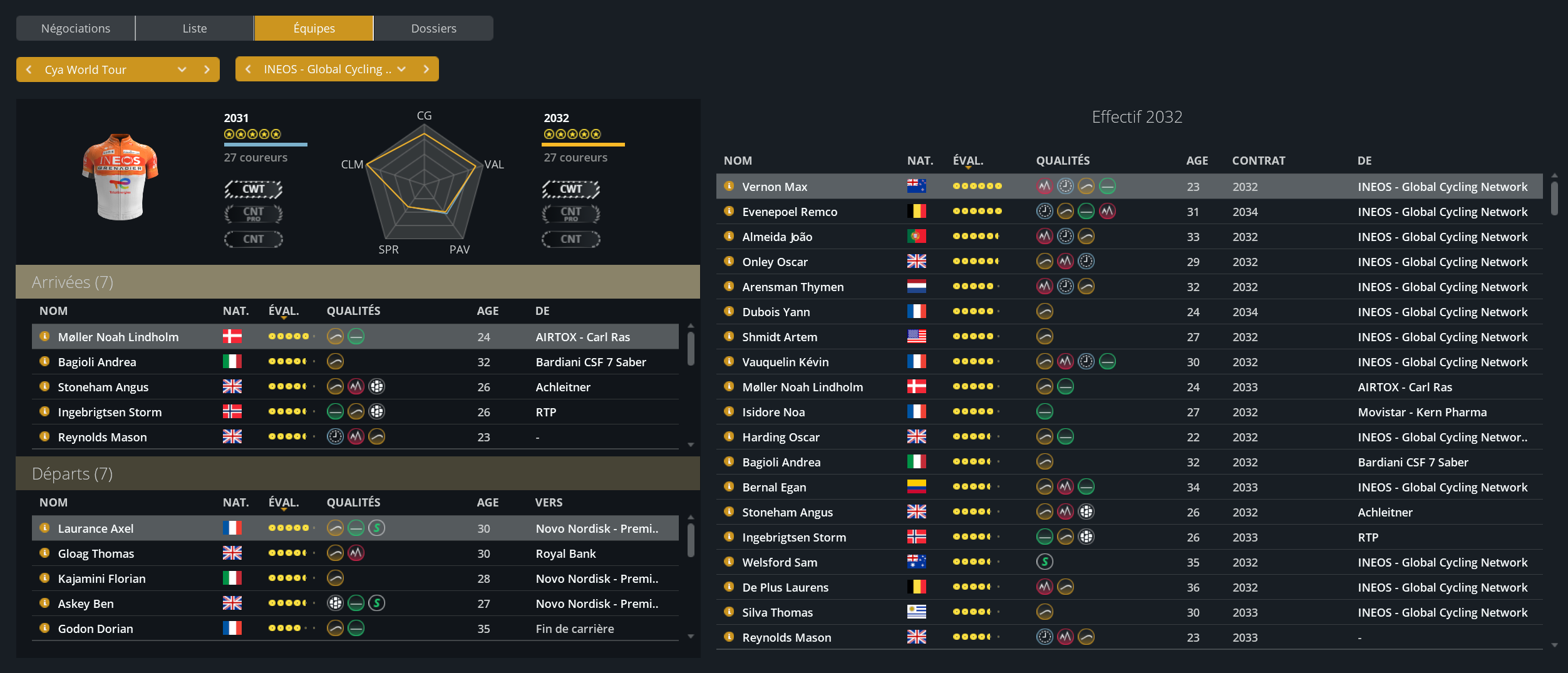Open Bernal Egan's roster row
This screenshot has height=673, width=1568.
(774, 487)
